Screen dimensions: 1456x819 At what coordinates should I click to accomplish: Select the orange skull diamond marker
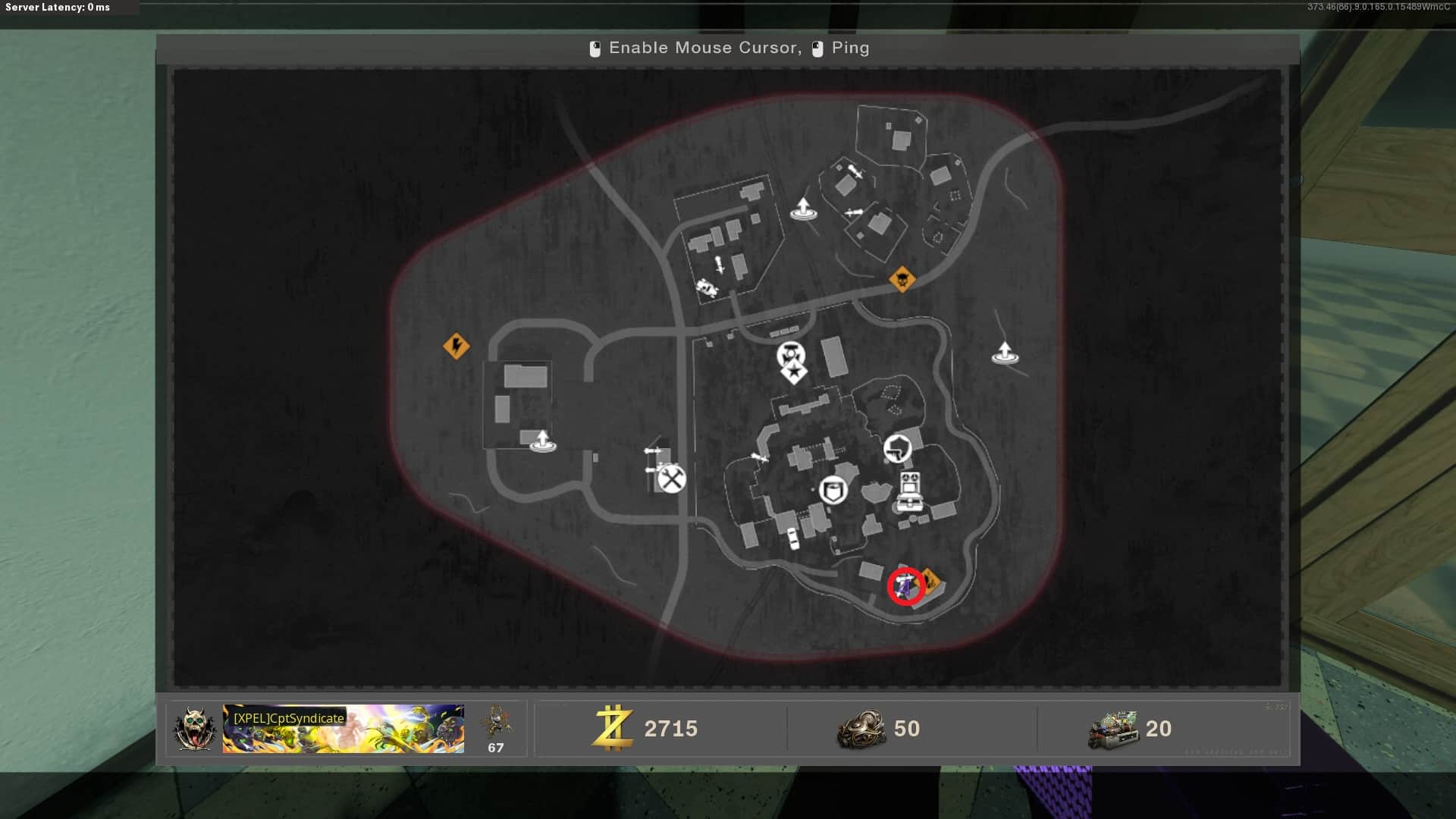[902, 280]
